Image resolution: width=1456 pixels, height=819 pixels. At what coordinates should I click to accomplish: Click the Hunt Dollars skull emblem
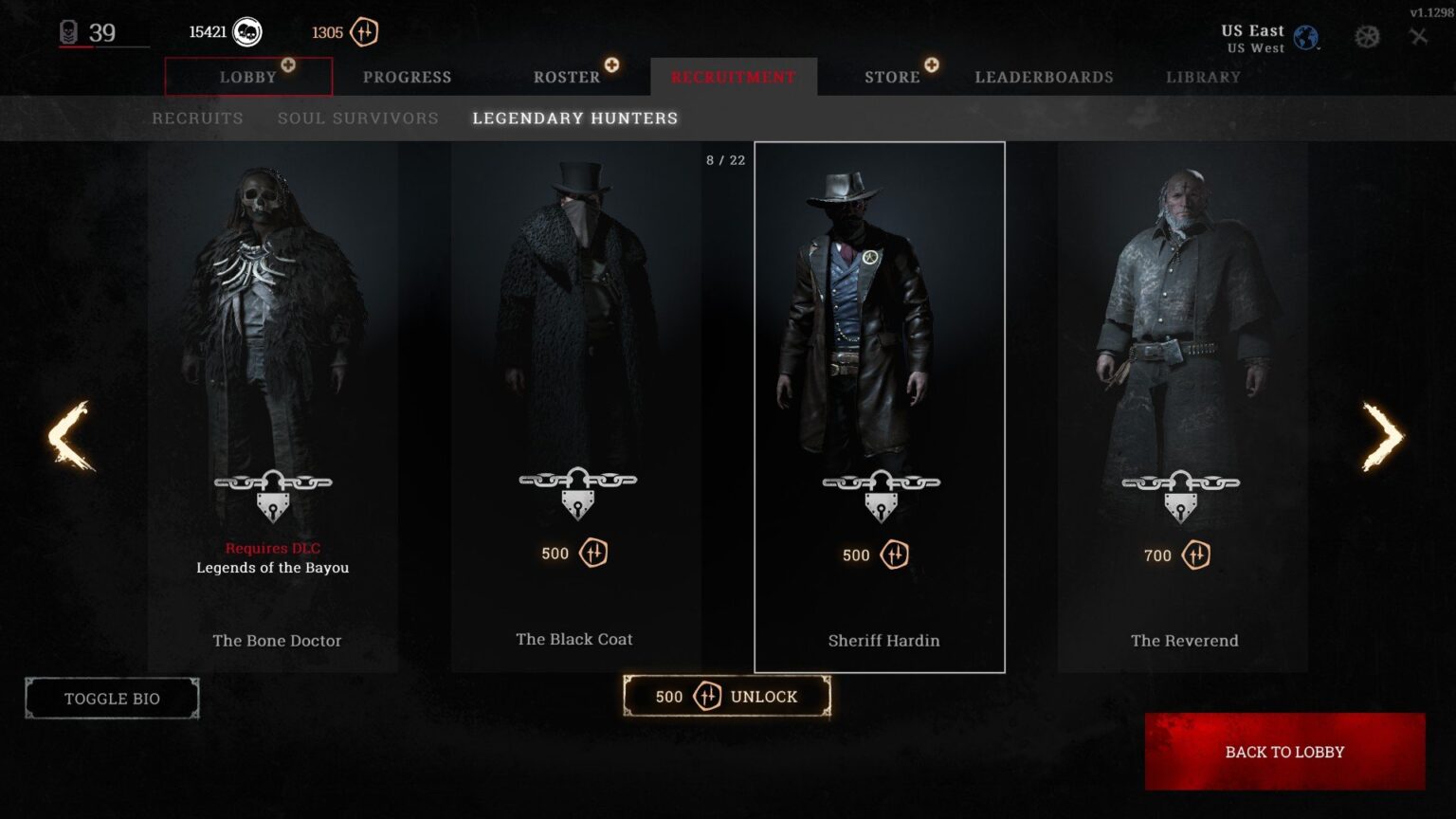click(248, 31)
